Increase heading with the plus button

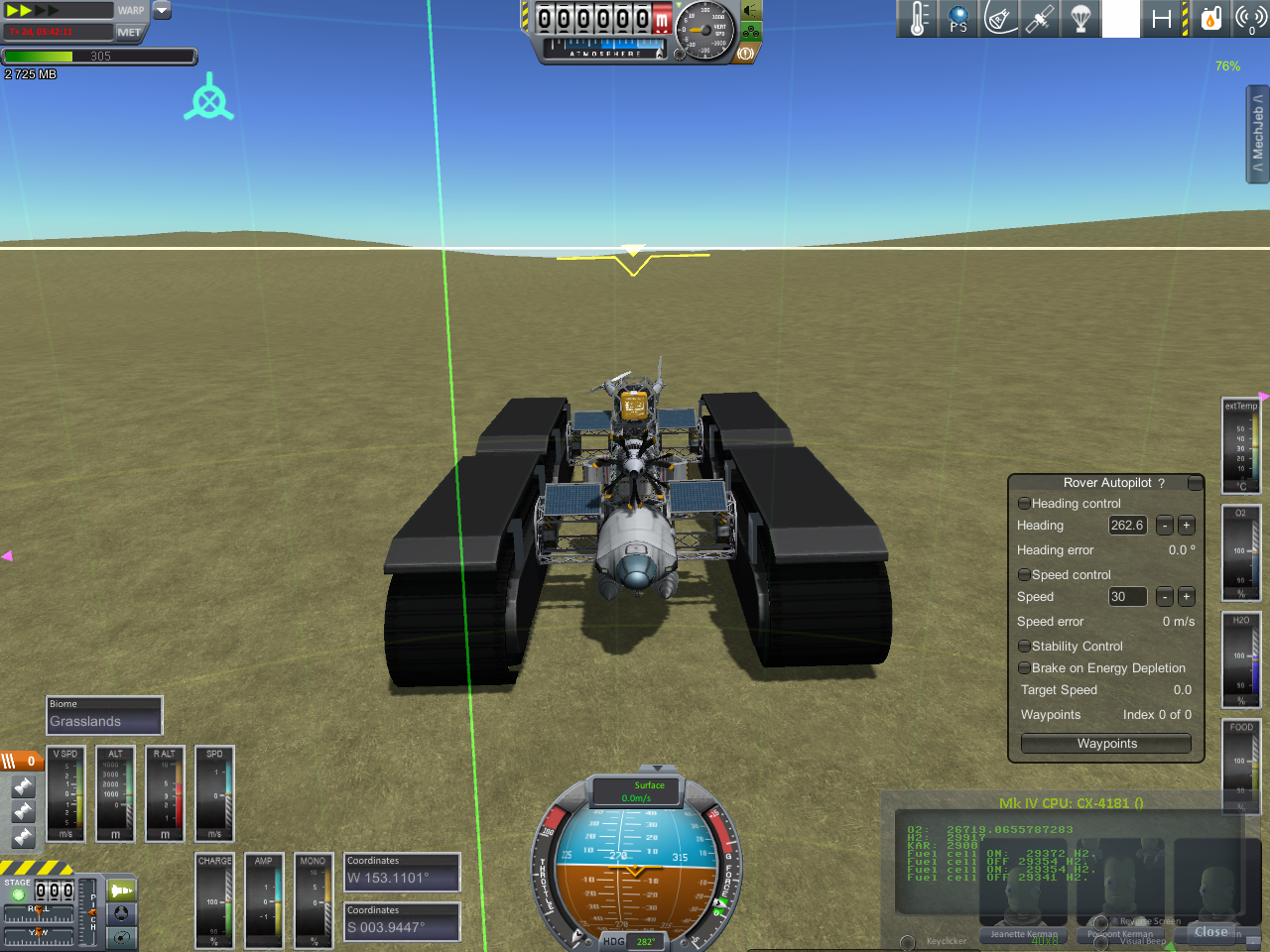1186,526
